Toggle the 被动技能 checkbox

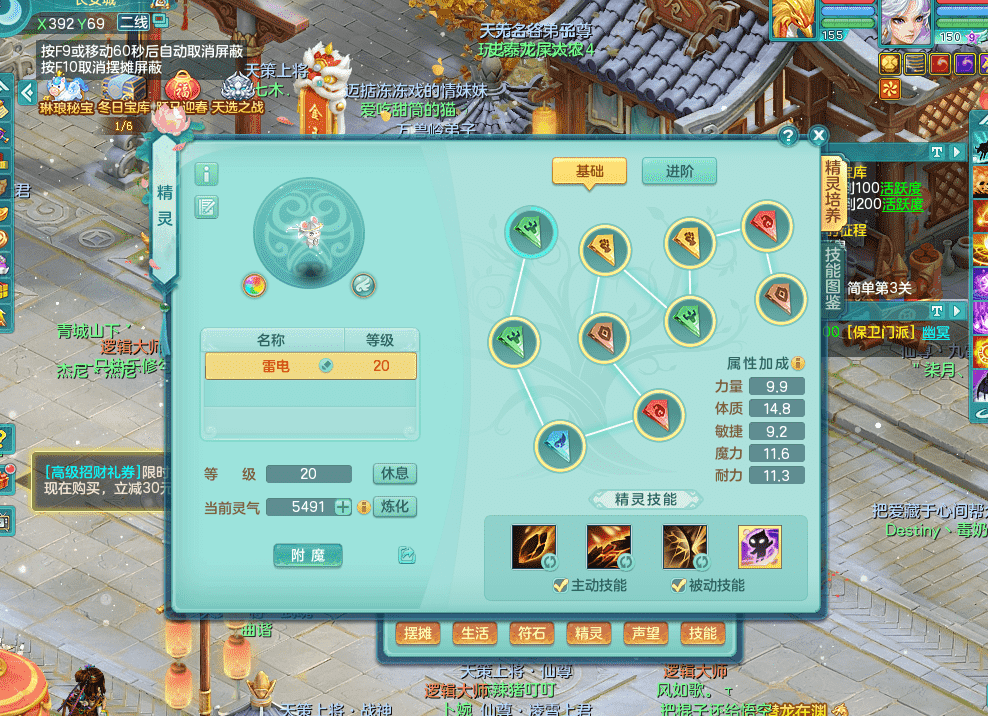pyautogui.click(x=678, y=585)
